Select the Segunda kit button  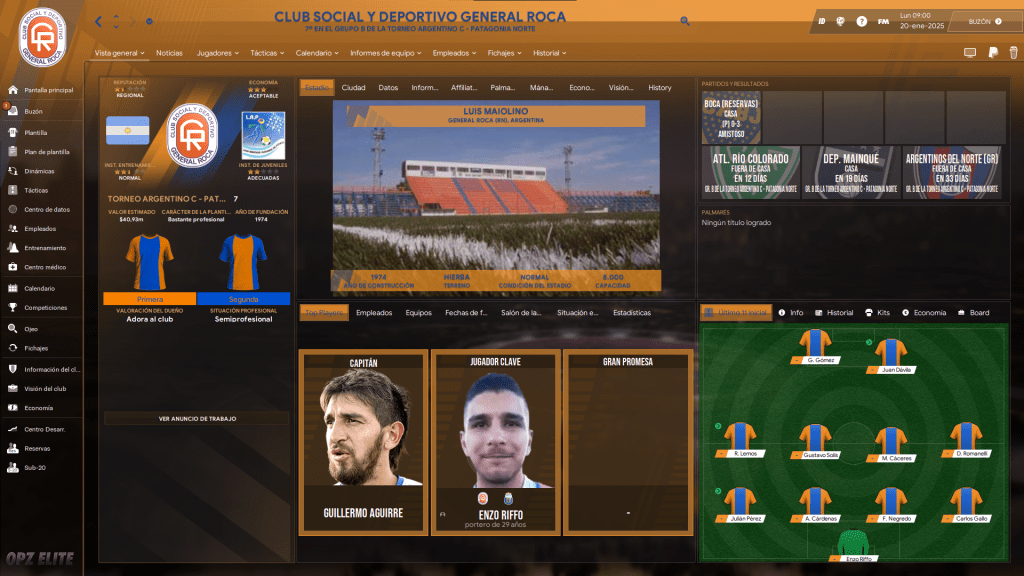(x=243, y=298)
